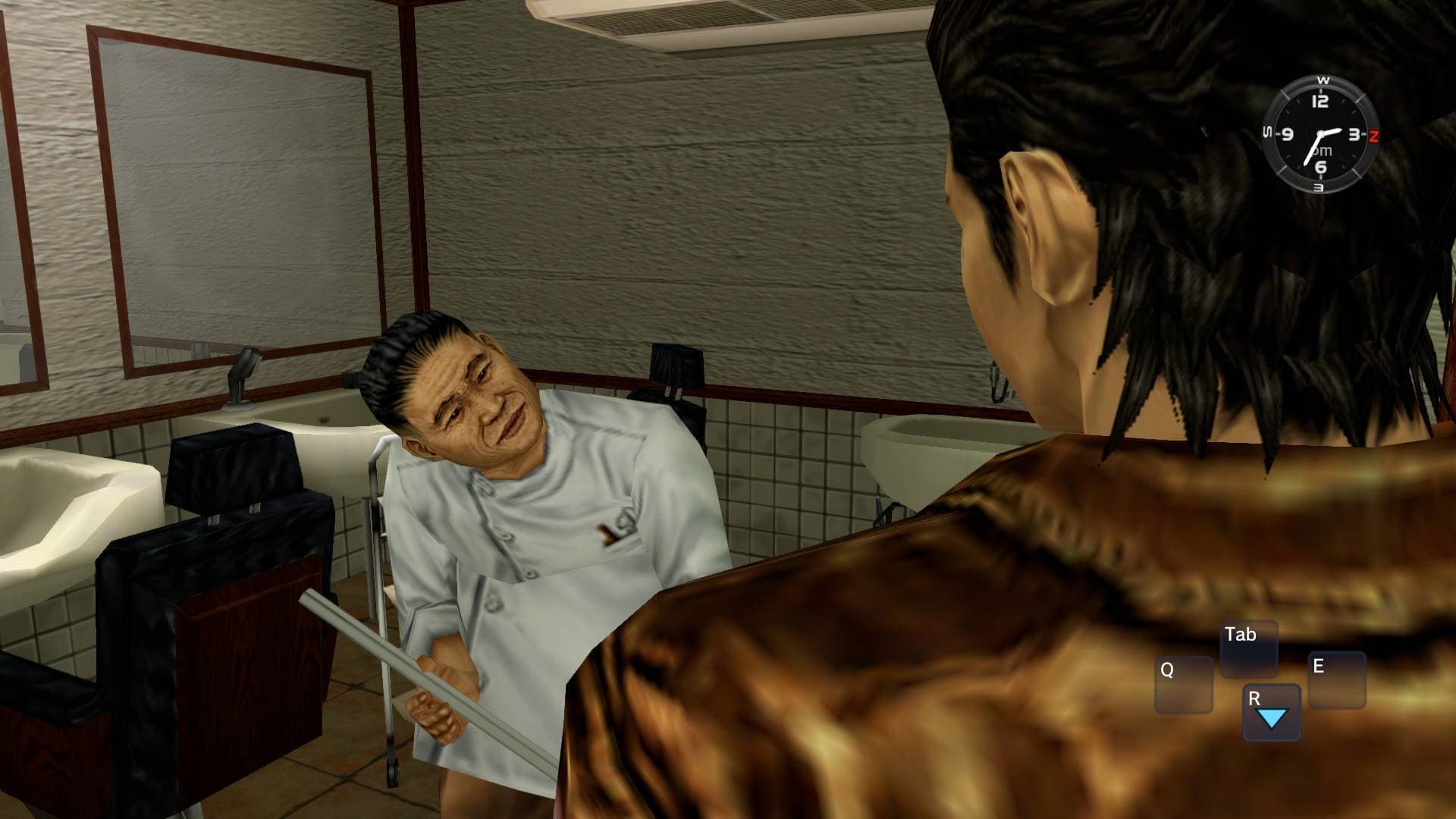Screen dimensions: 1456x819
Task: Click the pm indicator inside the clock
Action: point(1322,150)
